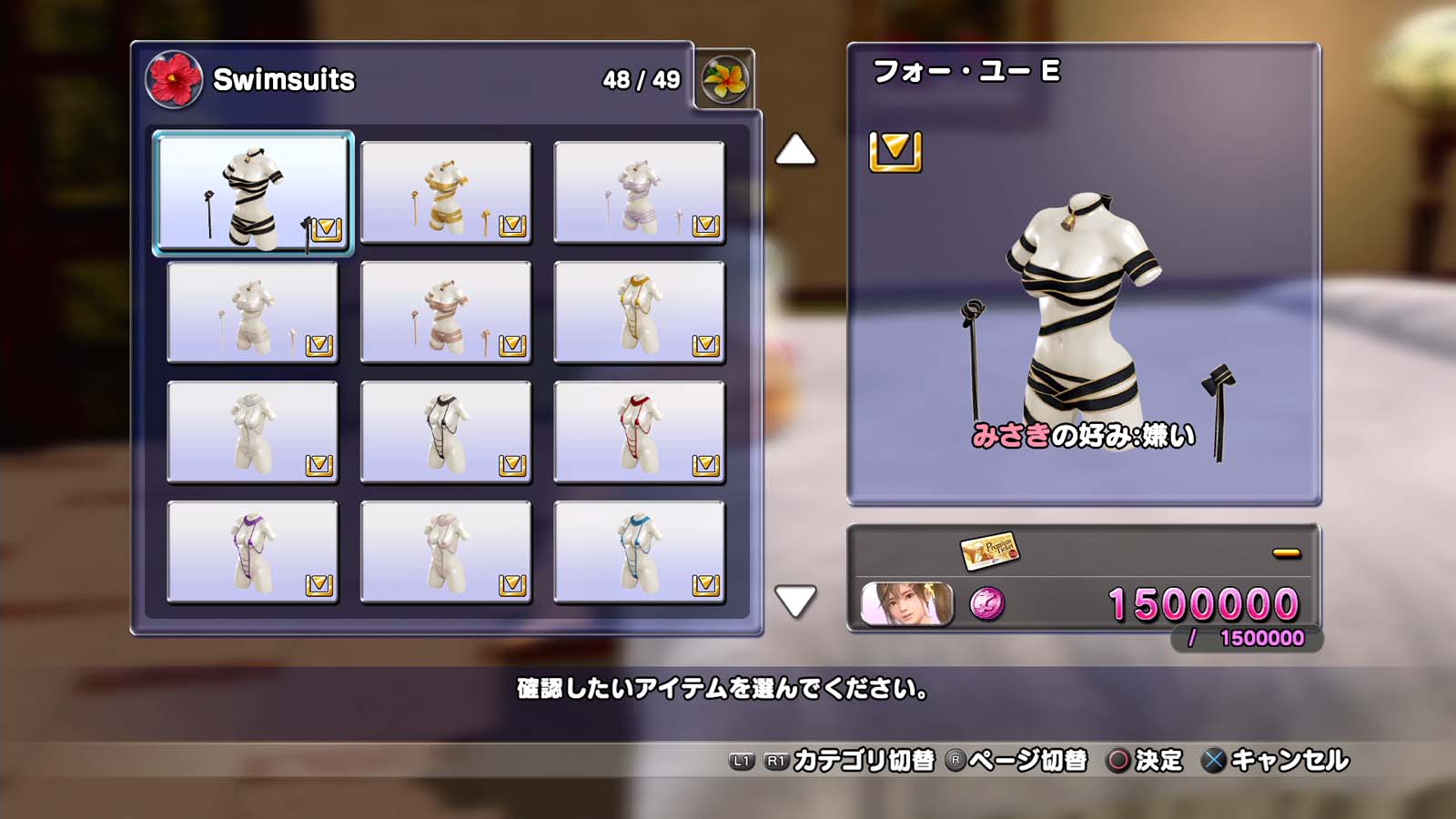Screen dimensions: 1456x819
Task: Select the red sling swimsuit
Action: coord(639,431)
